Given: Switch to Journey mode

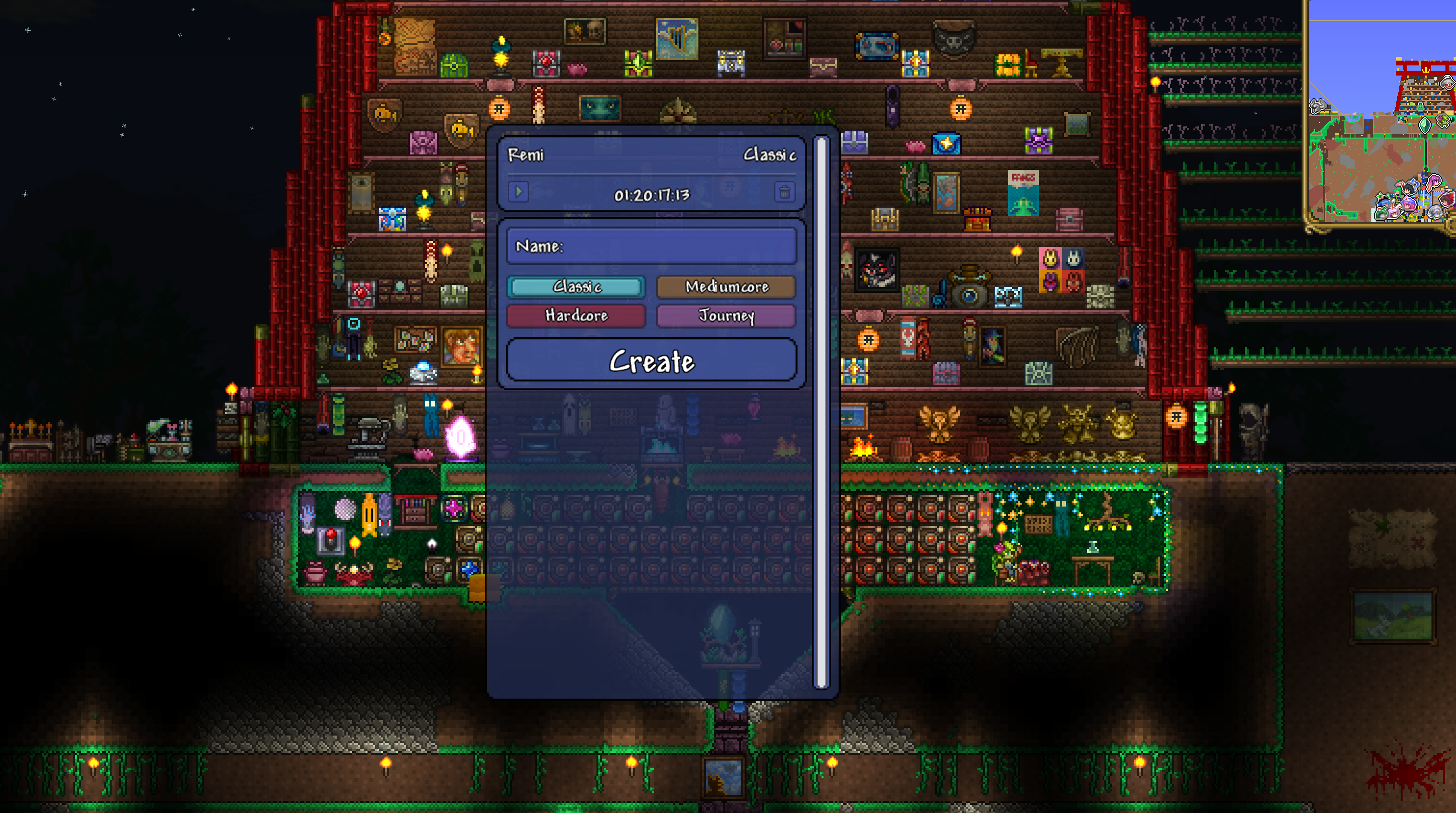Looking at the screenshot, I should [726, 316].
